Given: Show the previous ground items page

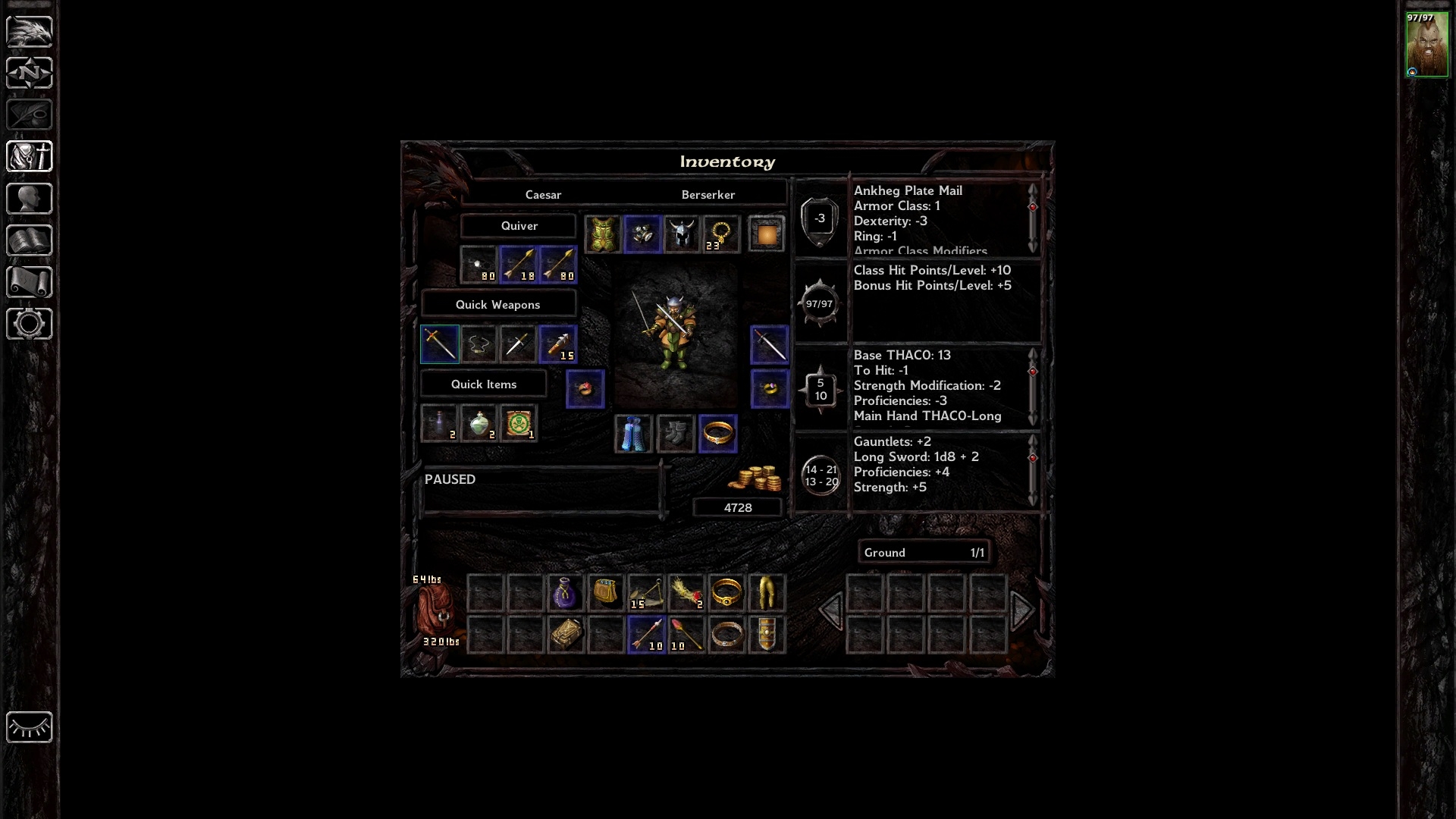Looking at the screenshot, I should tap(830, 610).
